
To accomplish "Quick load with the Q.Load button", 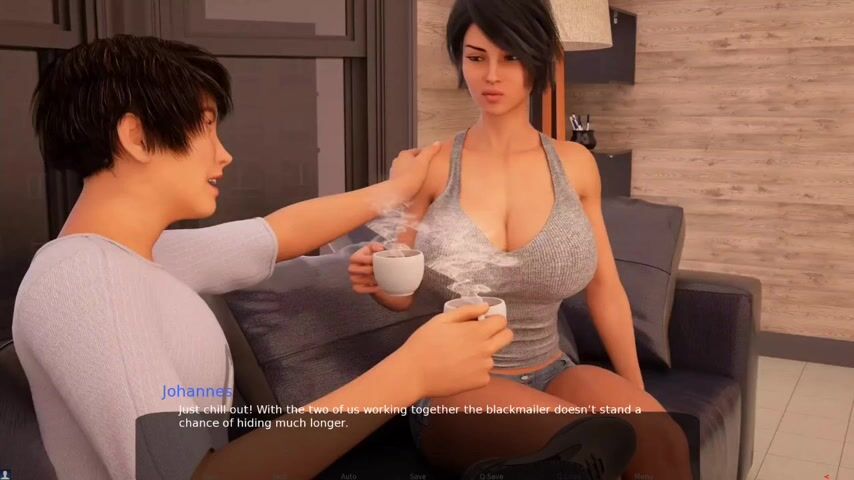I will pyautogui.click(x=568, y=476).
